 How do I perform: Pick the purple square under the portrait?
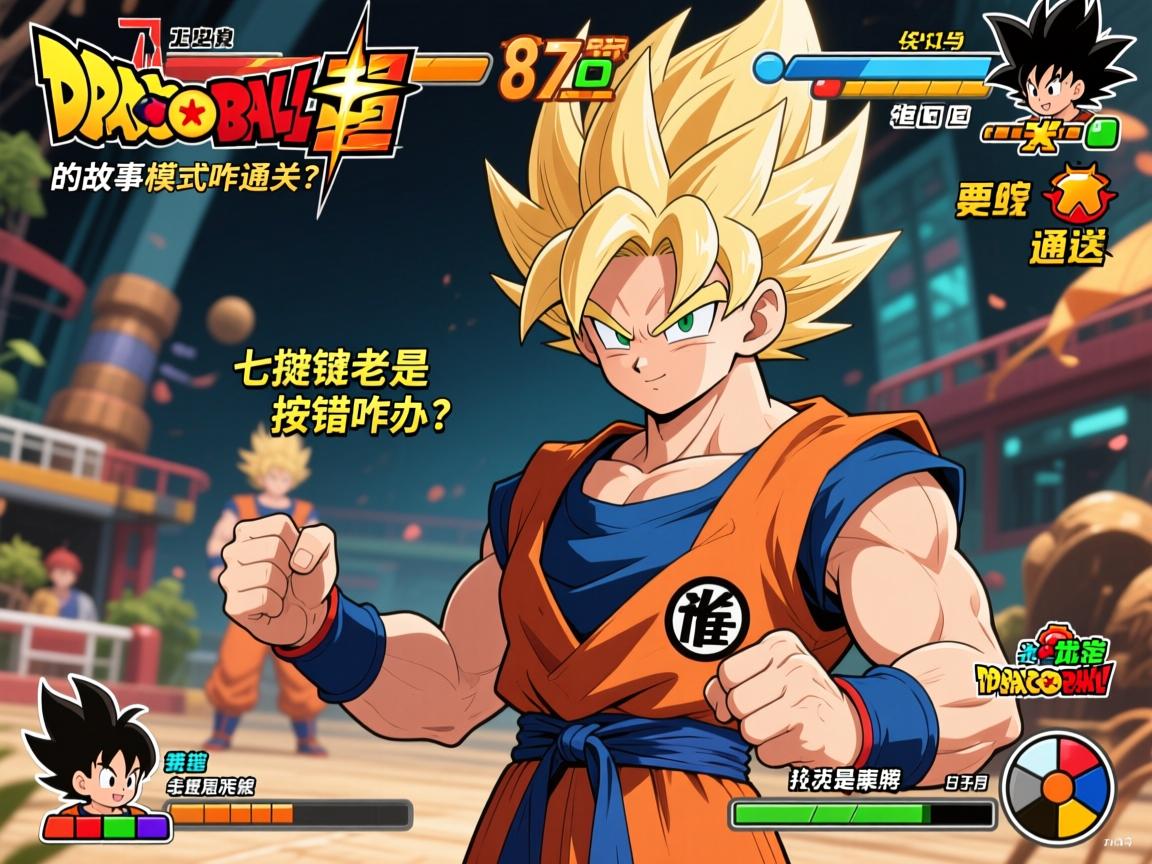[150, 827]
